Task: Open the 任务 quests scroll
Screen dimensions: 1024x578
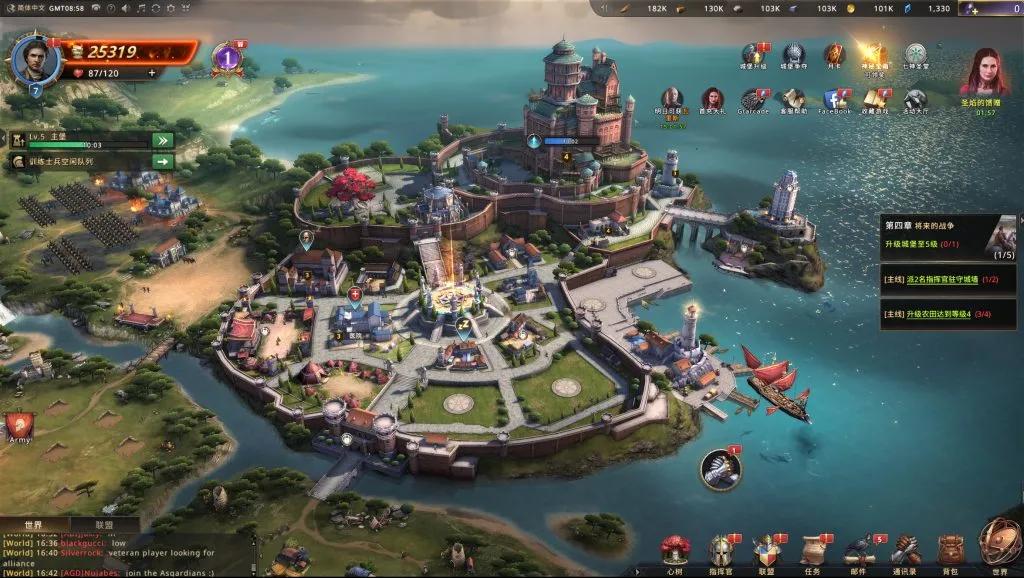Action: tap(811, 552)
